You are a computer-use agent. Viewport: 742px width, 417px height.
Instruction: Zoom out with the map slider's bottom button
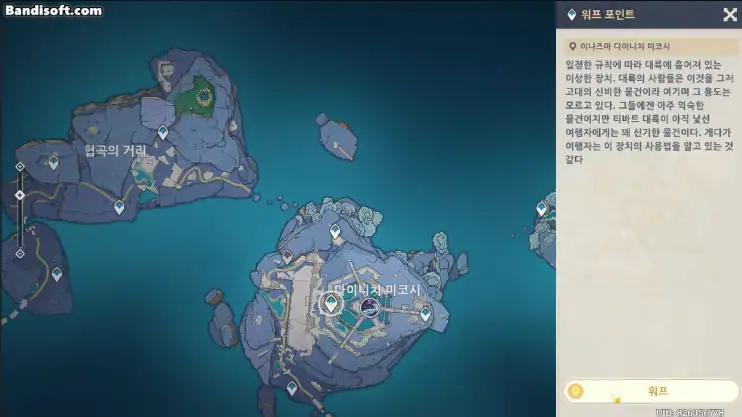(20, 253)
